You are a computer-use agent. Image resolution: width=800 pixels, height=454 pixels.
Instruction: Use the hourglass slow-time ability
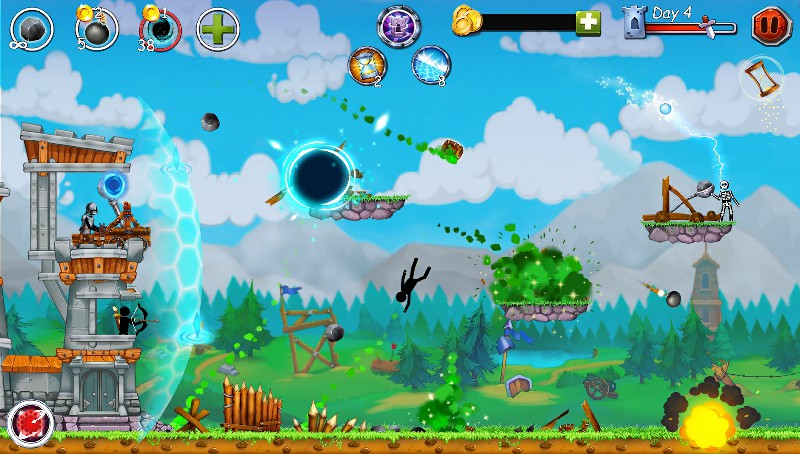[x=367, y=66]
